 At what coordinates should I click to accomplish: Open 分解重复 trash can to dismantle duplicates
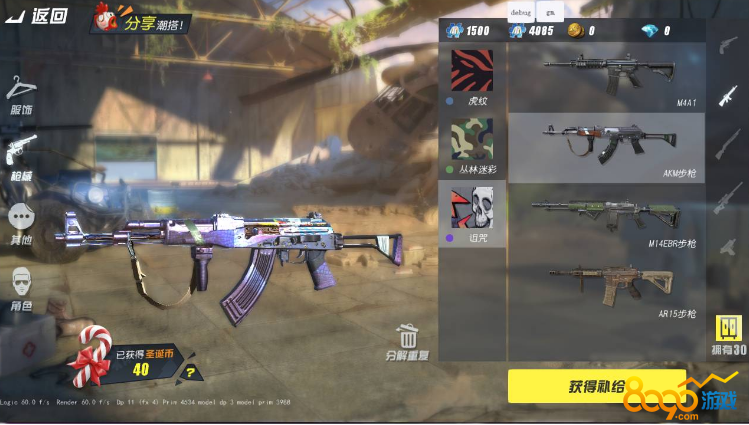[407, 342]
